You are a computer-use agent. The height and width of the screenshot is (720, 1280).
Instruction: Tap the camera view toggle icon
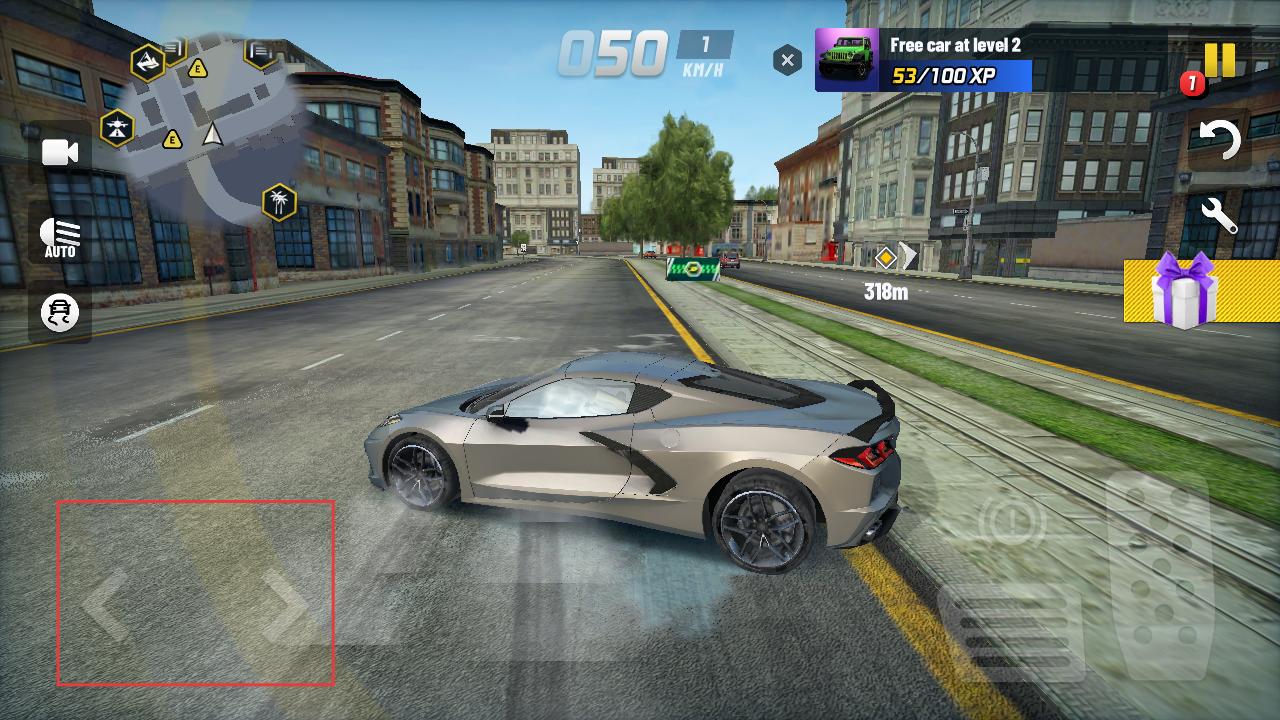(x=60, y=152)
